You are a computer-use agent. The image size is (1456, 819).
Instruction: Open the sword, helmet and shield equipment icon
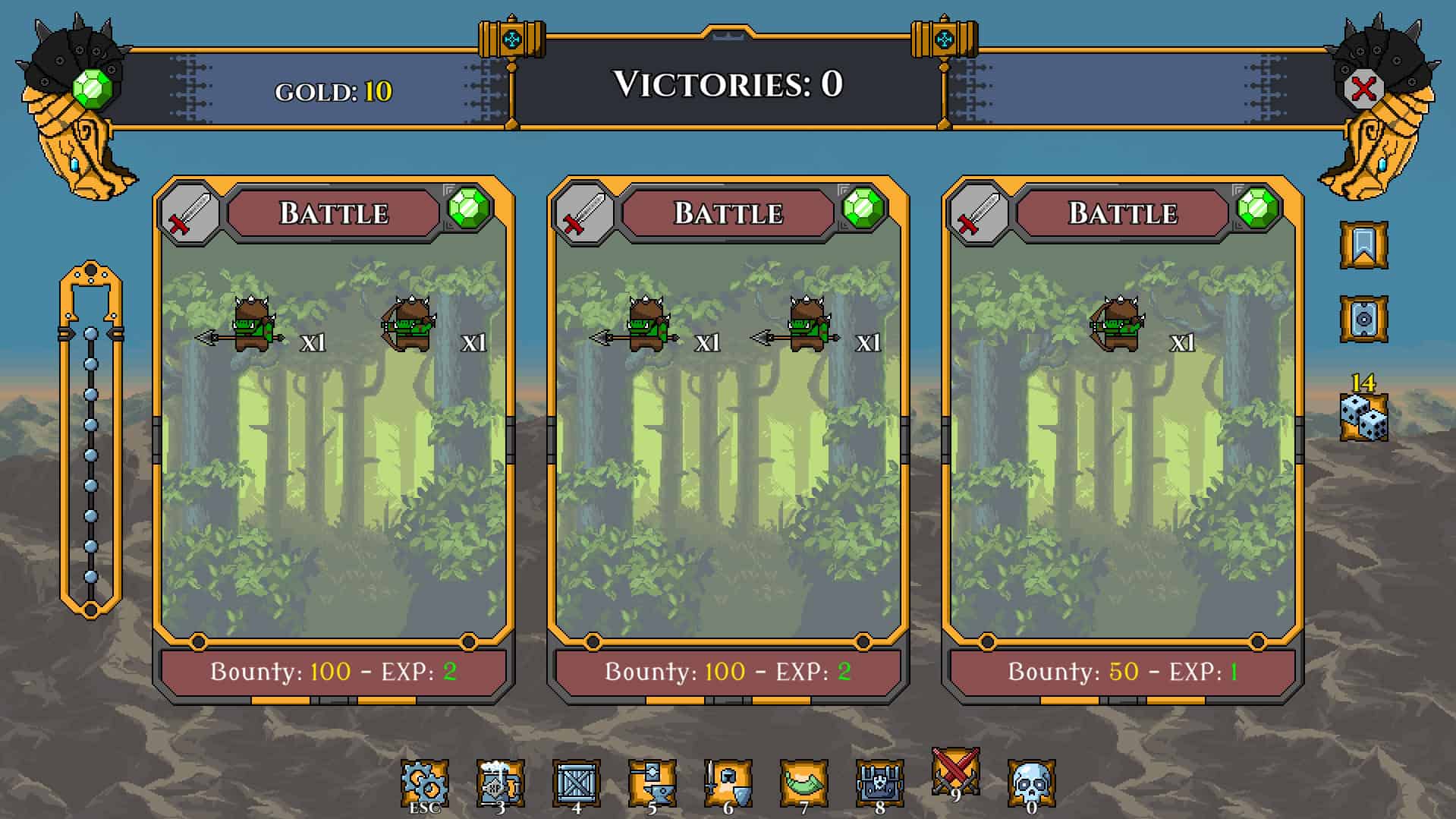tap(728, 783)
